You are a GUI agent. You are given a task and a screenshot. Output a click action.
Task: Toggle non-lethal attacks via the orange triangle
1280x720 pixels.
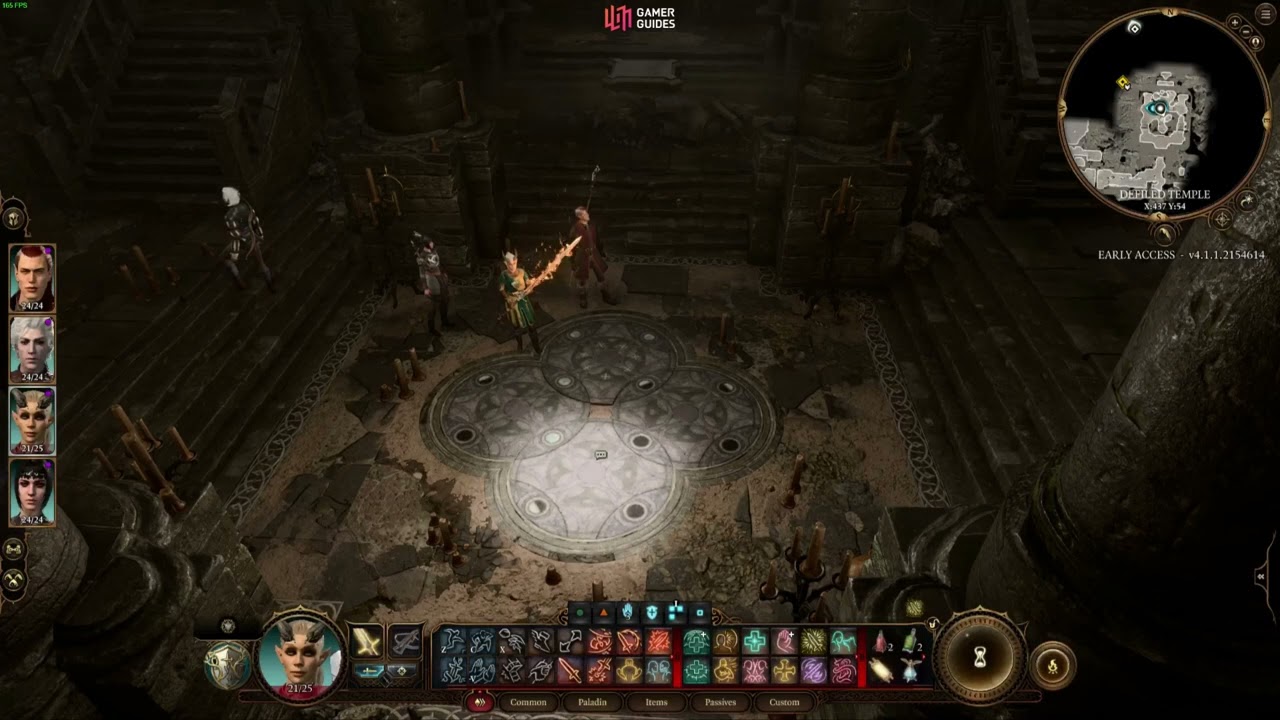click(603, 612)
